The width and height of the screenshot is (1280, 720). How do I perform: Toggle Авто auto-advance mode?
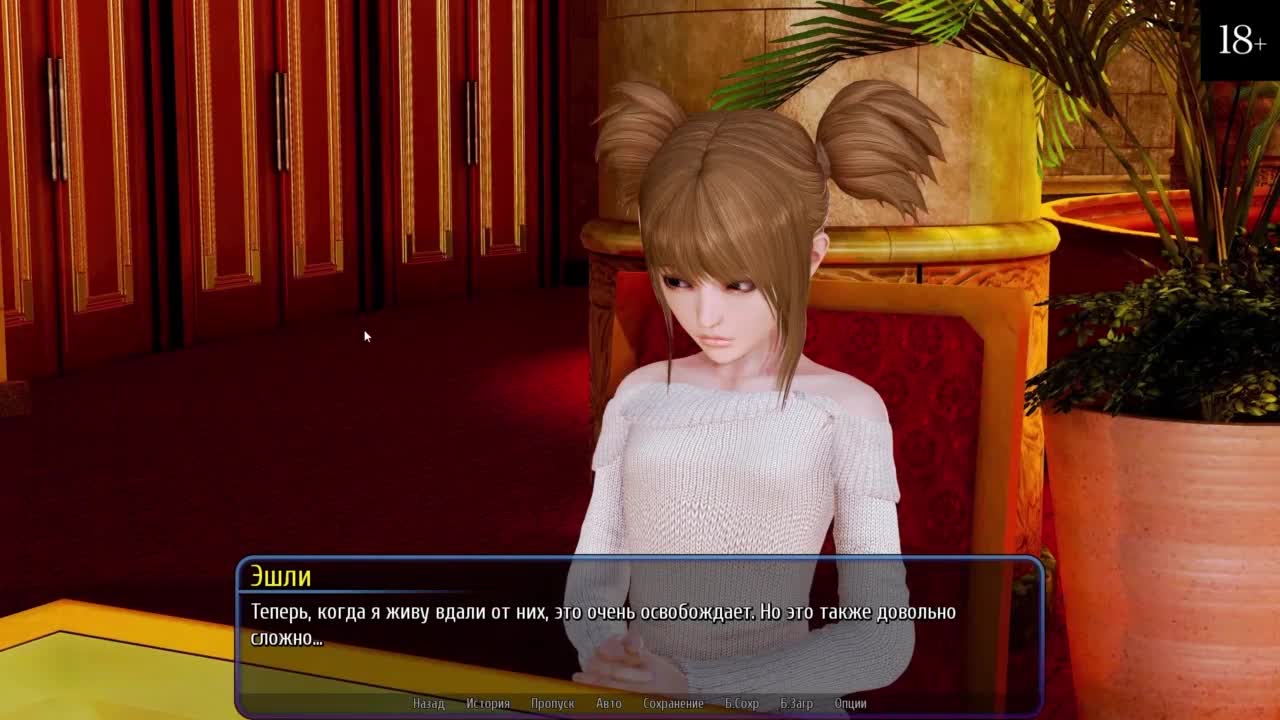pyautogui.click(x=608, y=703)
